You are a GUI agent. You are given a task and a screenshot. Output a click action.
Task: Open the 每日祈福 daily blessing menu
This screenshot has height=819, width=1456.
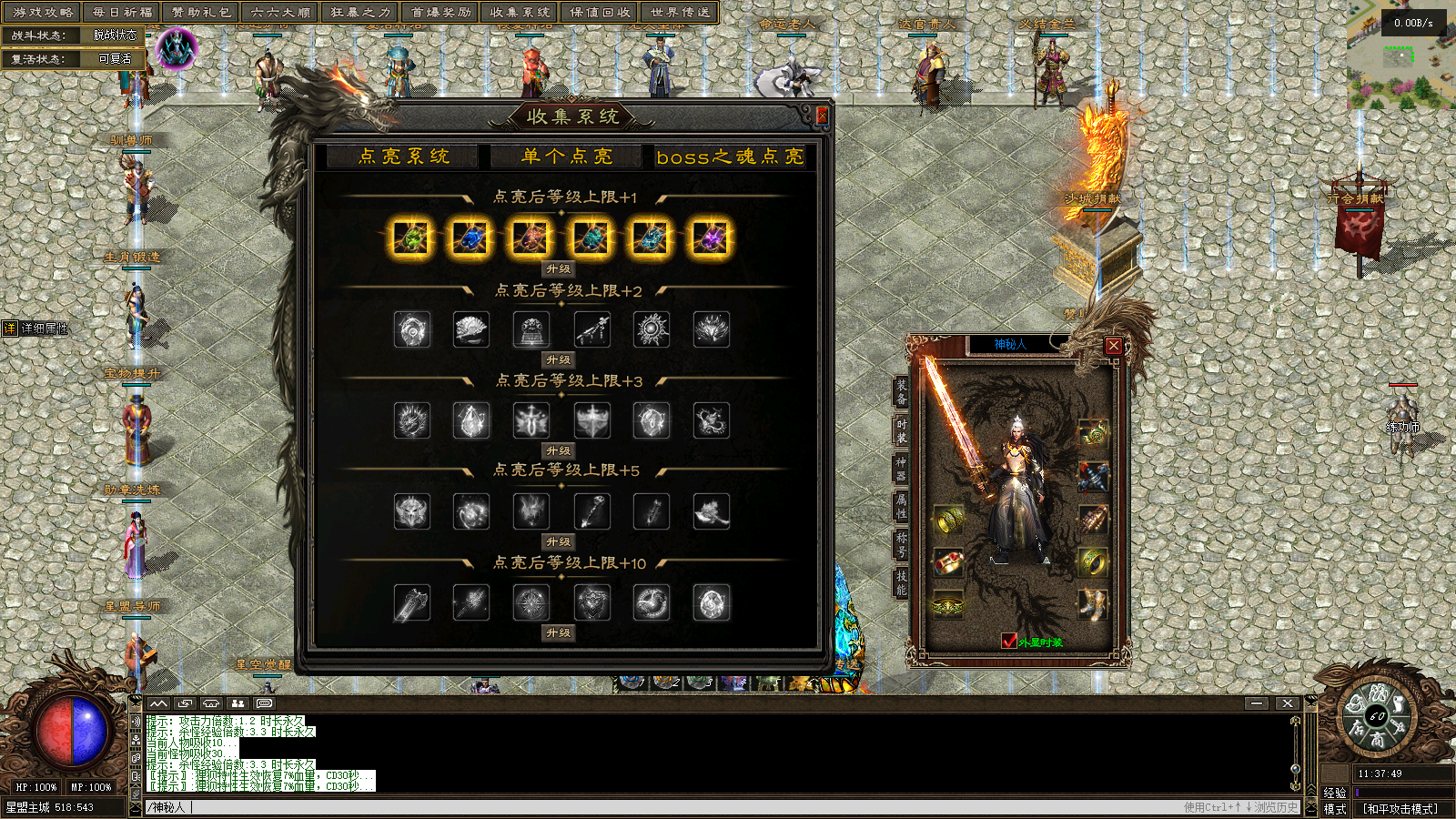[x=122, y=13]
